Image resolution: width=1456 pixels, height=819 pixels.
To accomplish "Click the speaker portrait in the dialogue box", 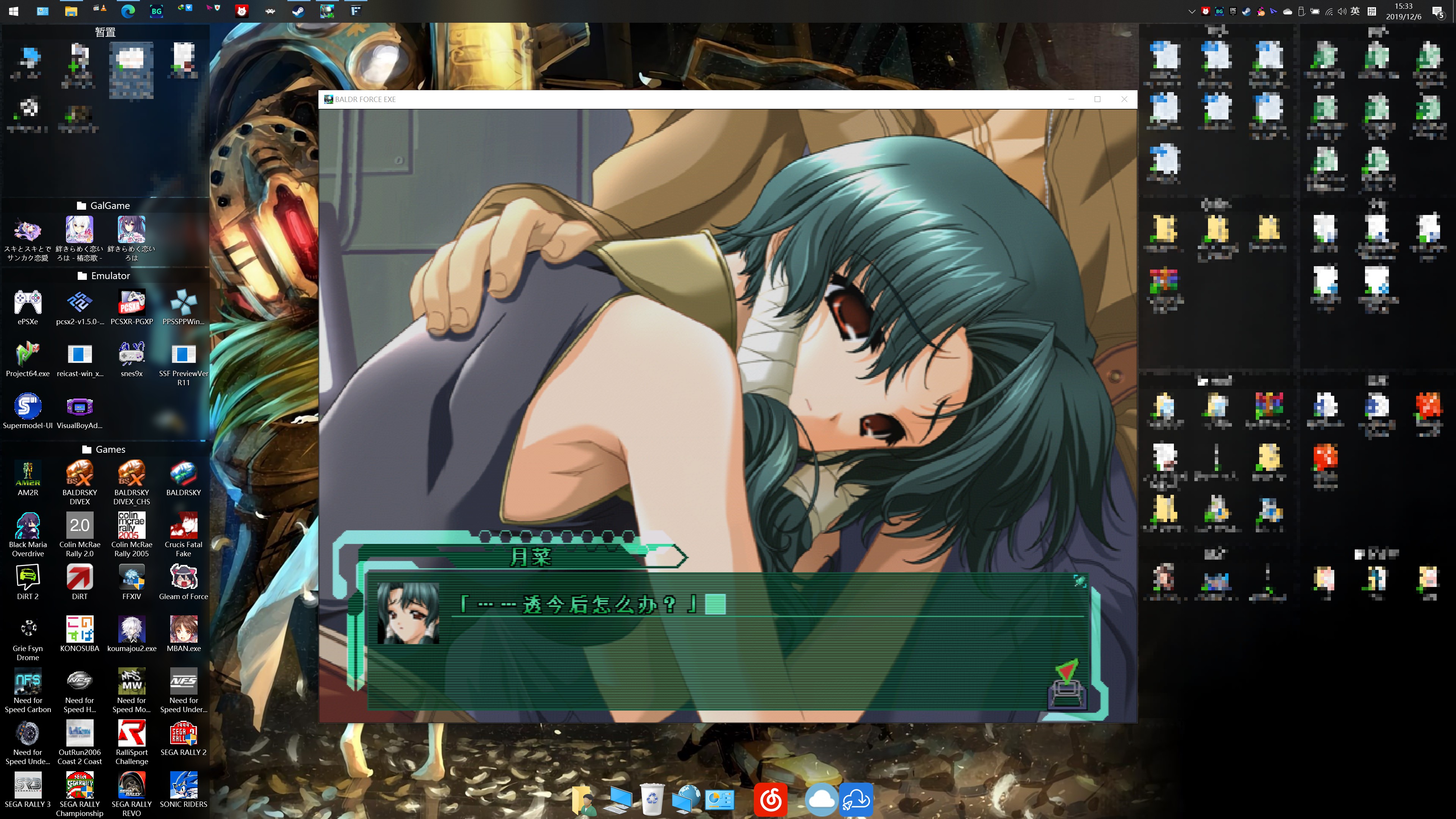I will pos(408,613).
